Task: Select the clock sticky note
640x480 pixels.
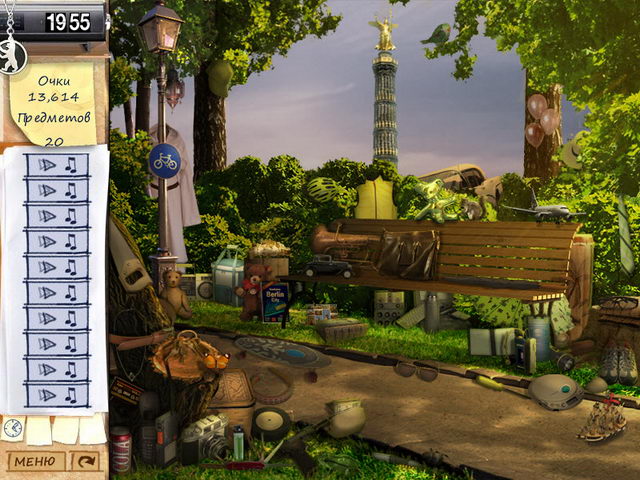Action: 12,428
